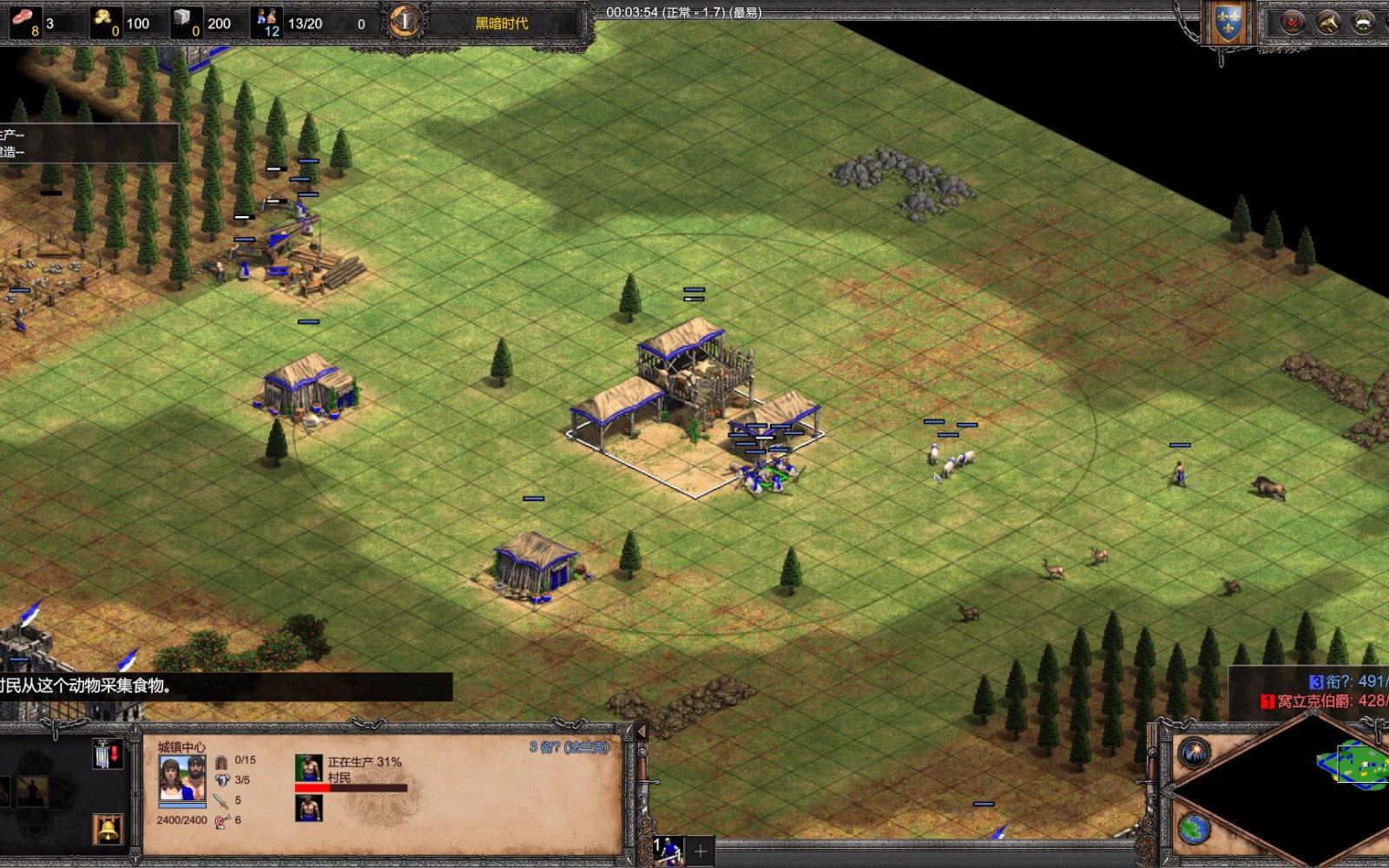Select the Town Center portrait
This screenshot has height=868, width=1389.
(x=182, y=777)
